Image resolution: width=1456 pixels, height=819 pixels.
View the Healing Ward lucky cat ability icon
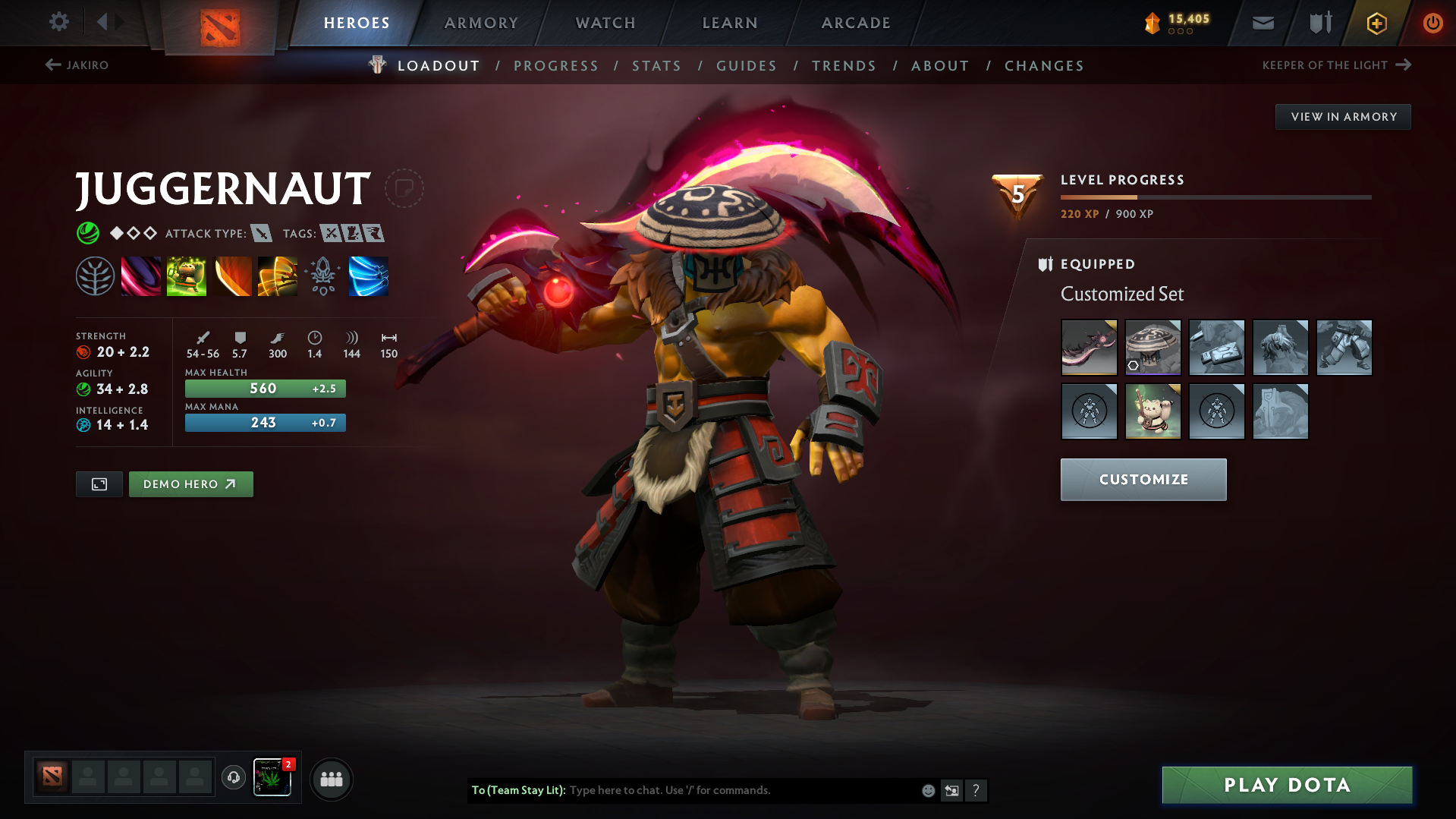pos(186,276)
